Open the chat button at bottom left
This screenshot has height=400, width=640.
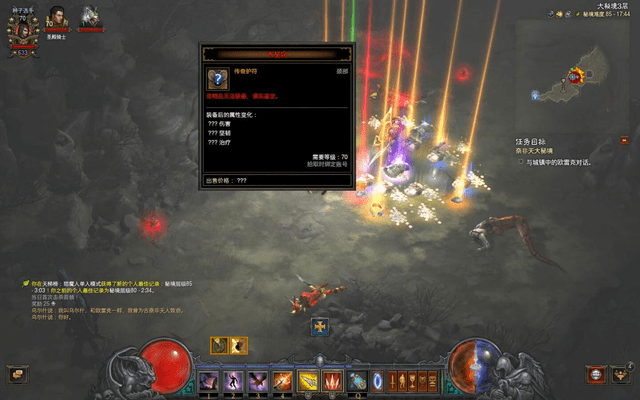(16, 374)
